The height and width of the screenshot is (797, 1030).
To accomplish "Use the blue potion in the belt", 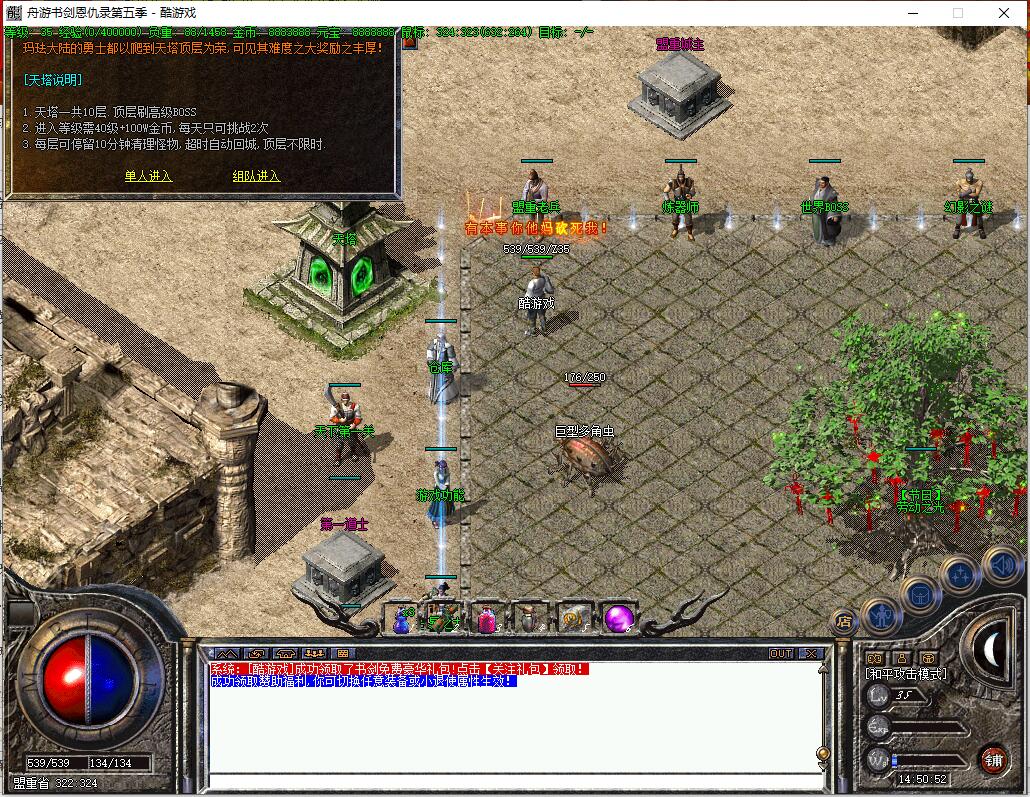I will (x=402, y=620).
